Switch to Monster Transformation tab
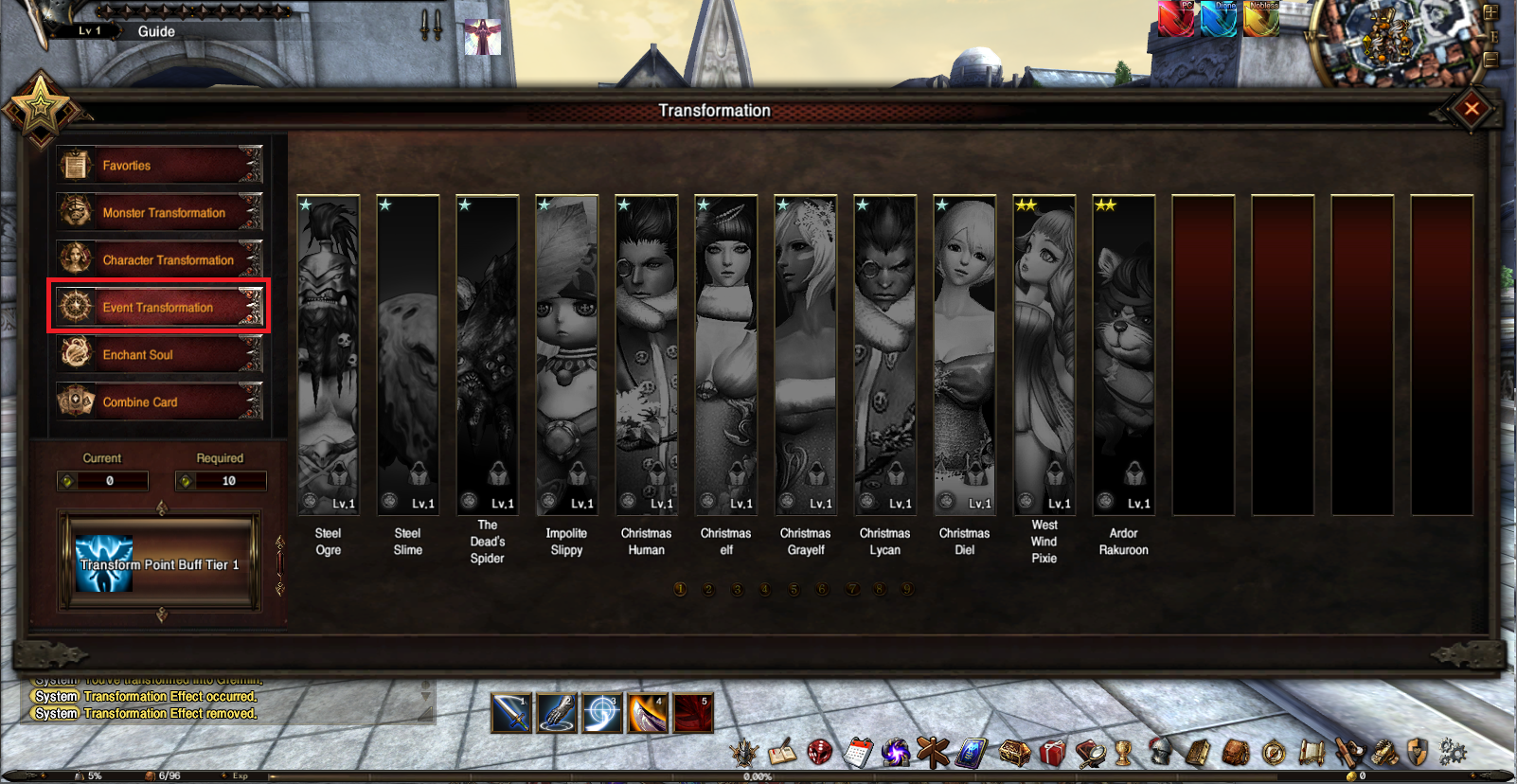 click(159, 213)
